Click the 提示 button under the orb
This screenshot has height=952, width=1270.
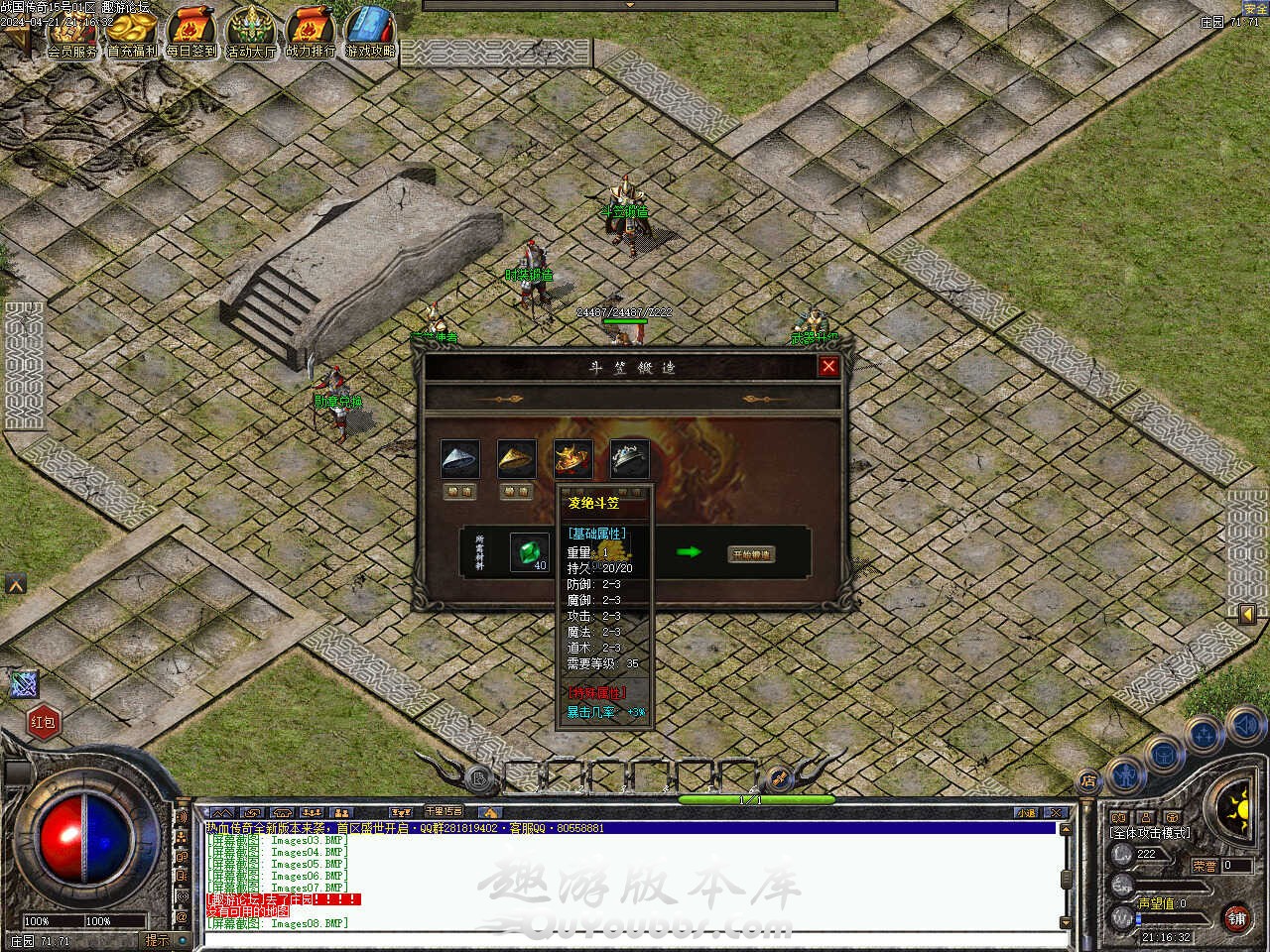pos(157,940)
